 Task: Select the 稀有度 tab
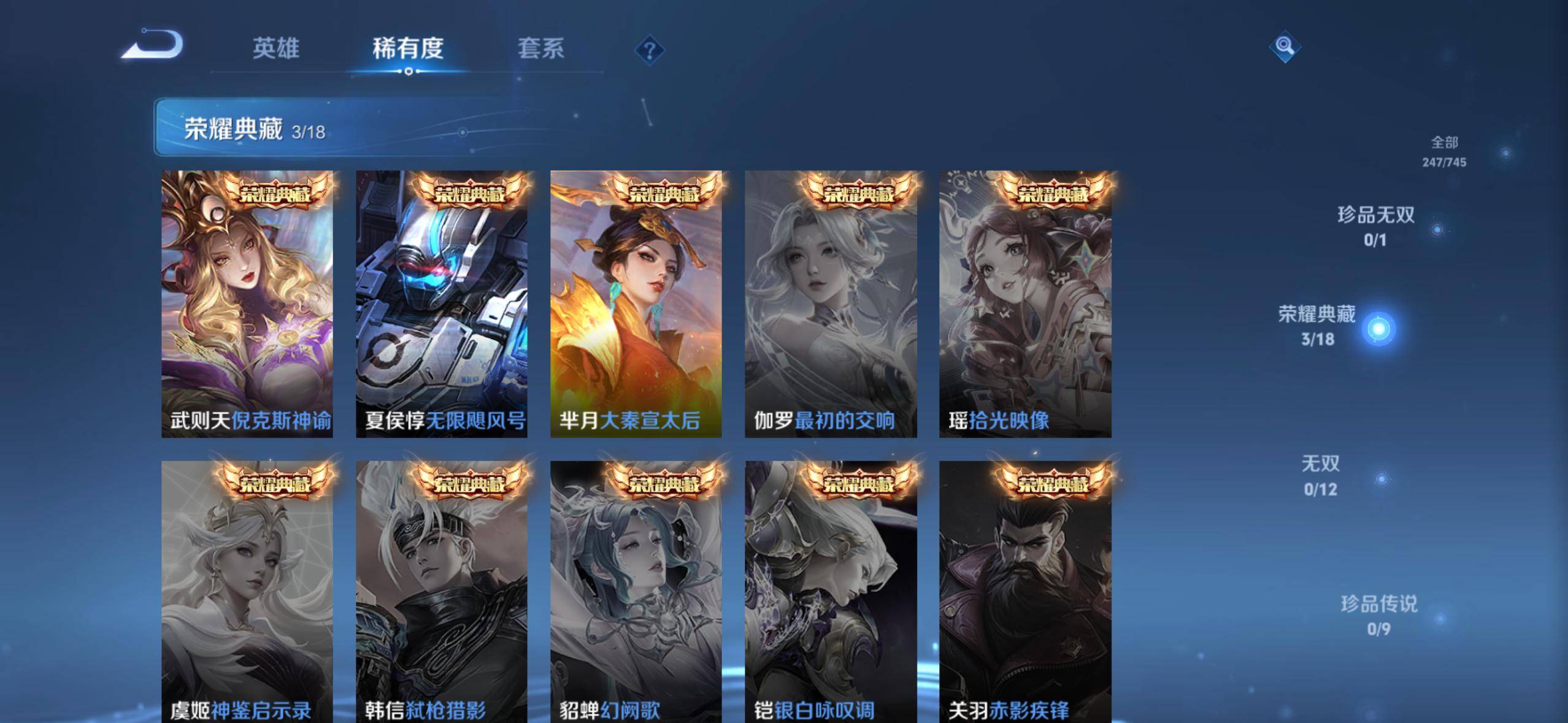tap(408, 48)
